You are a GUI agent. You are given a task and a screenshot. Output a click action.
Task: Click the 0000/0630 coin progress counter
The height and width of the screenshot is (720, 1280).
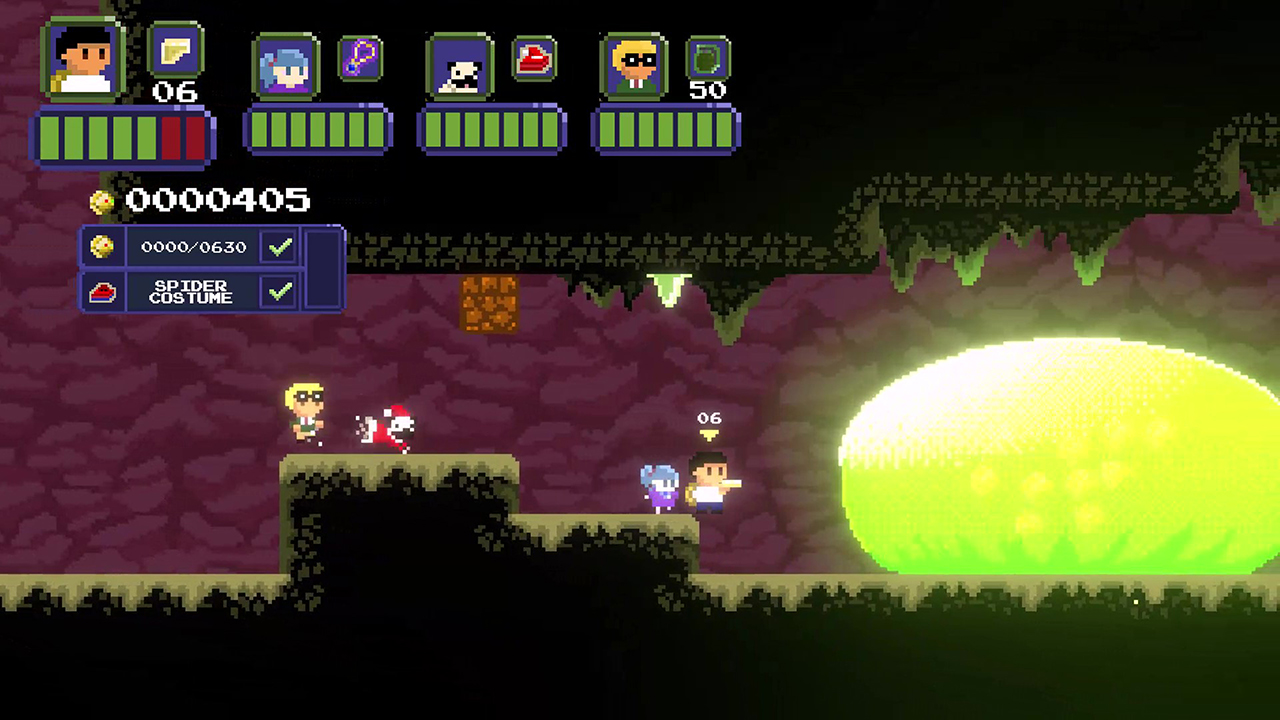(x=194, y=247)
